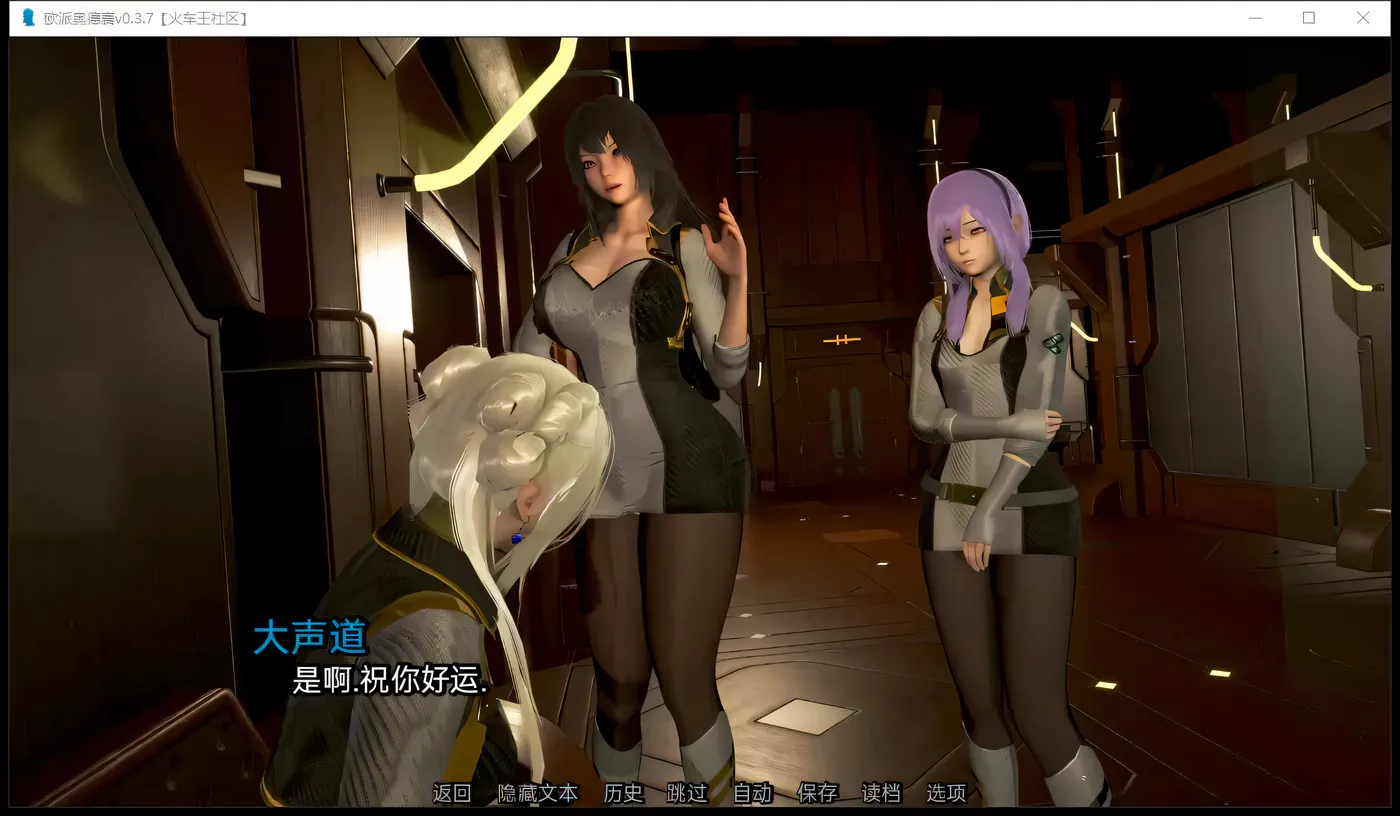This screenshot has height=816, width=1400.
Task: Minimize the game window
Action: coord(1255,17)
